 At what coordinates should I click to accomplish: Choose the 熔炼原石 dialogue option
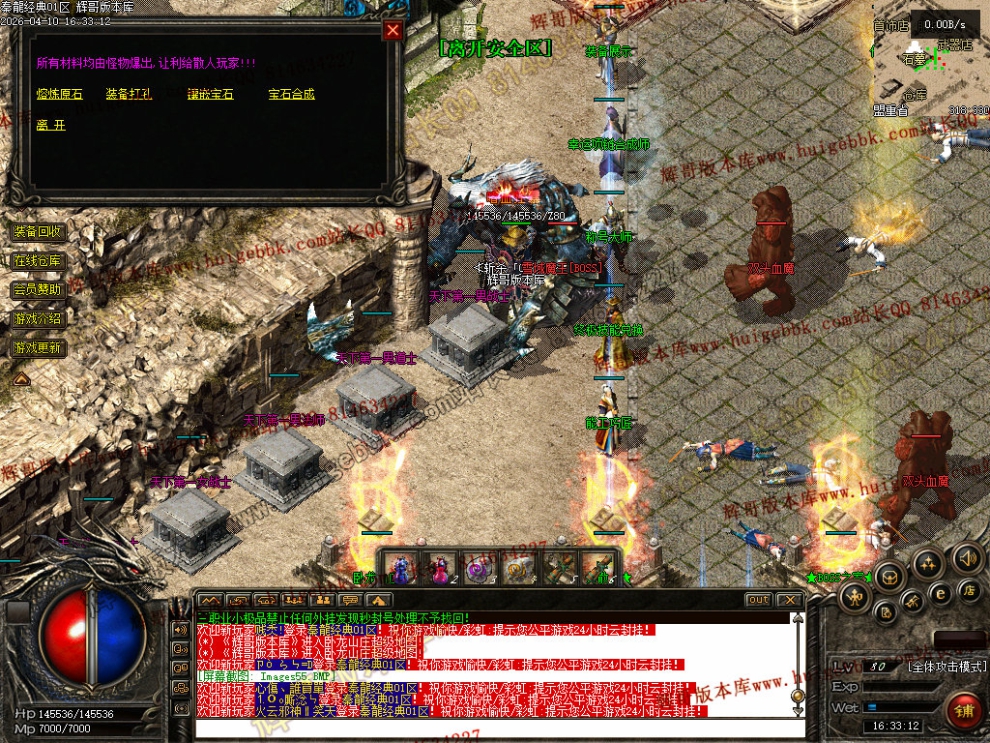coord(59,94)
